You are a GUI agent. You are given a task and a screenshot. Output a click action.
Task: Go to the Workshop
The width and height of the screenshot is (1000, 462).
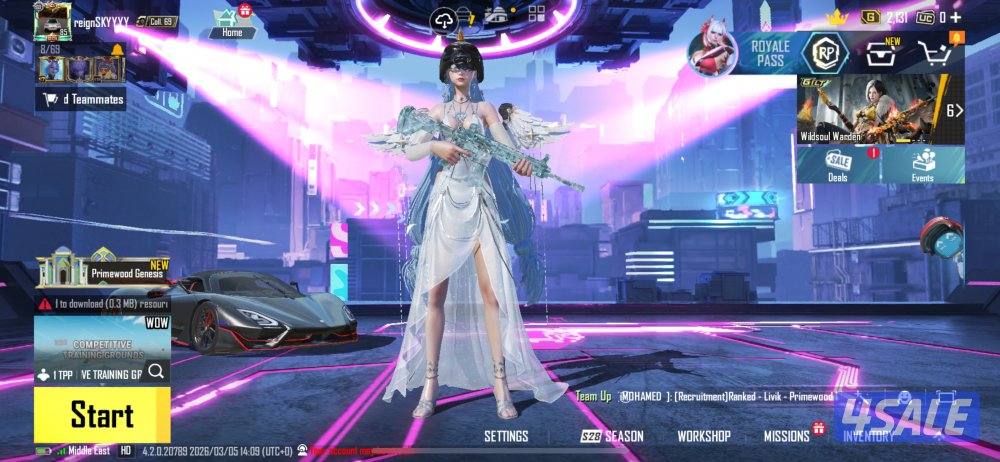point(704,436)
